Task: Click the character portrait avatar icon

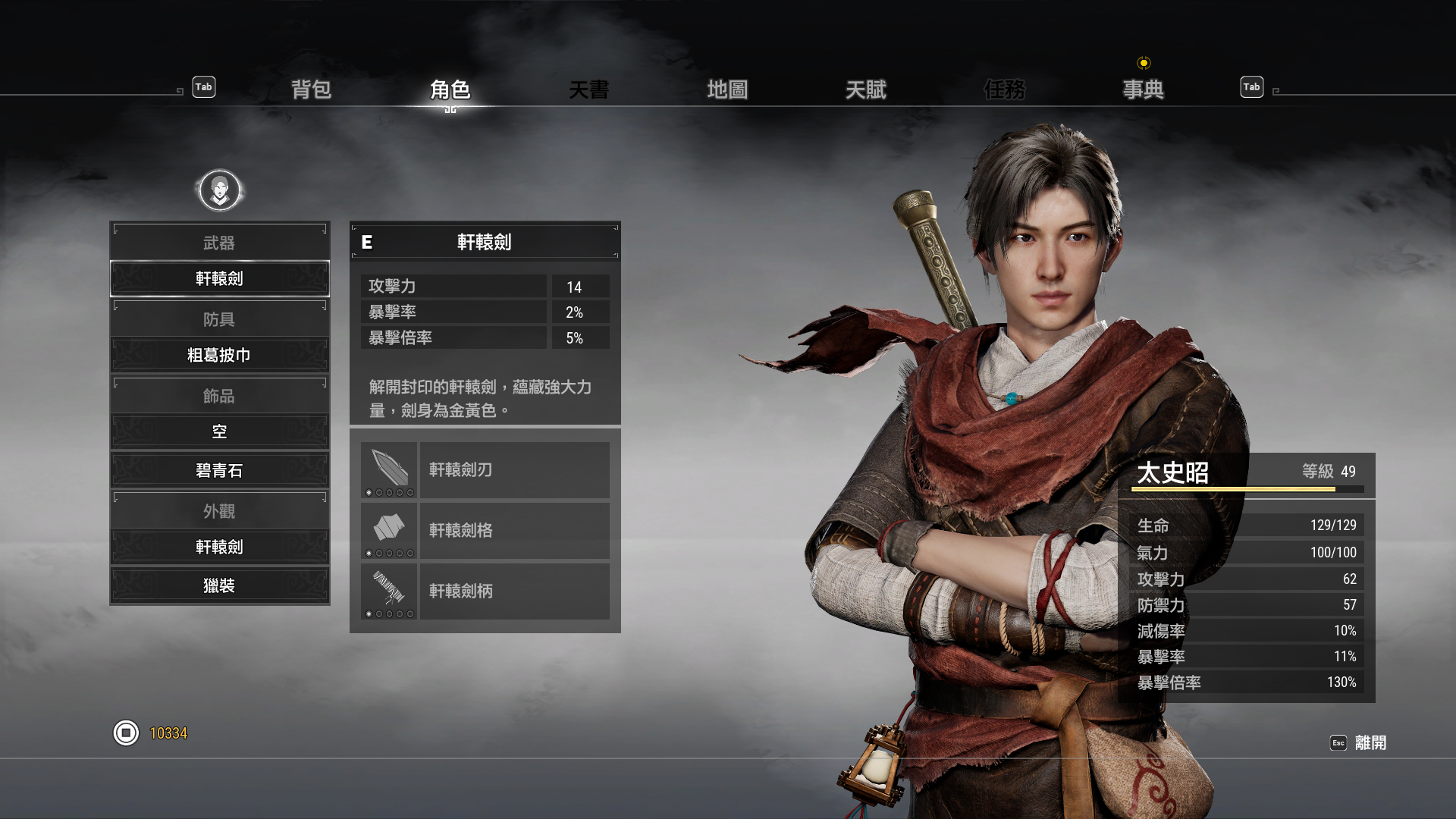Action: coord(220,190)
